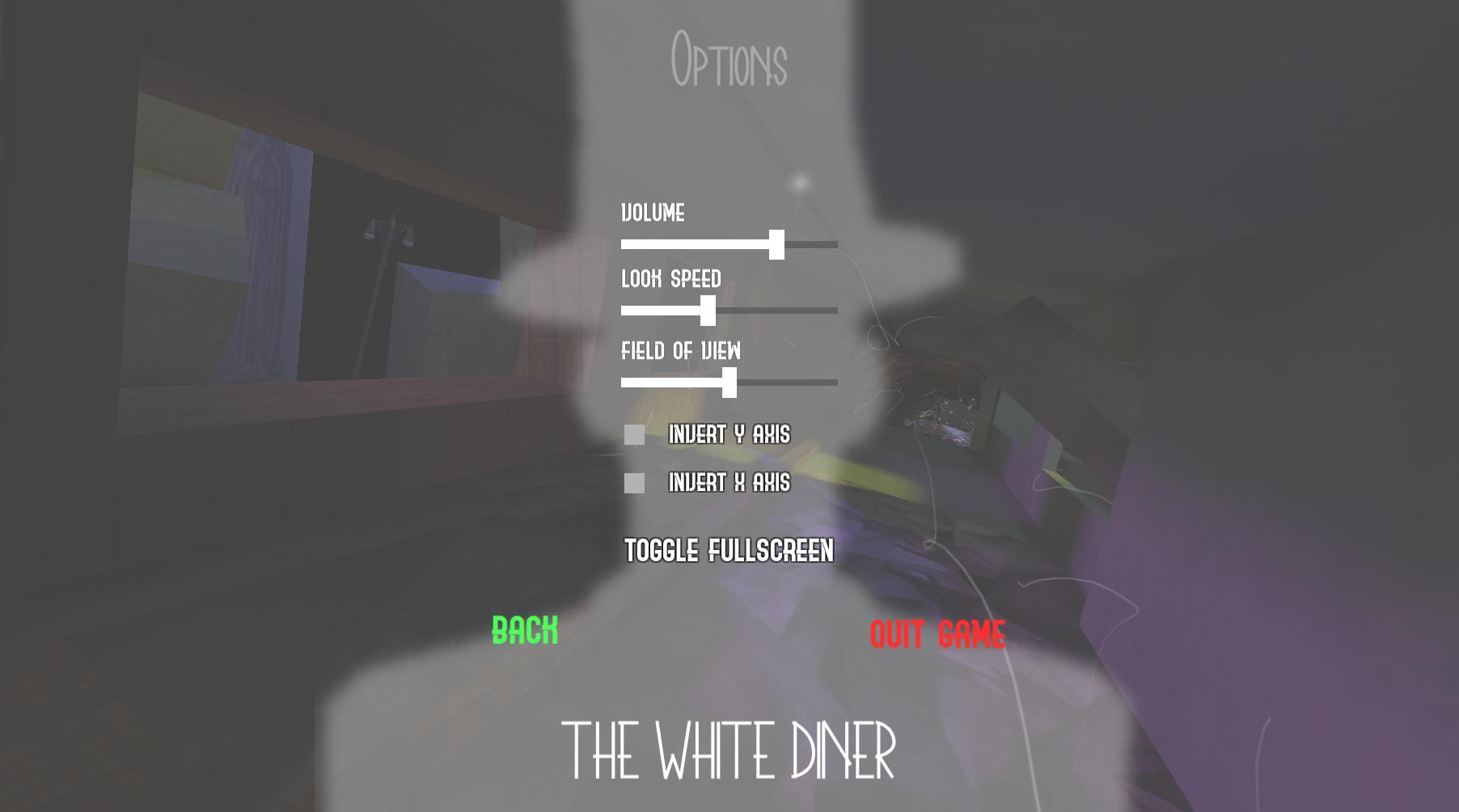Click the Volume label
Image resolution: width=1459 pixels, height=812 pixels.
652,214
